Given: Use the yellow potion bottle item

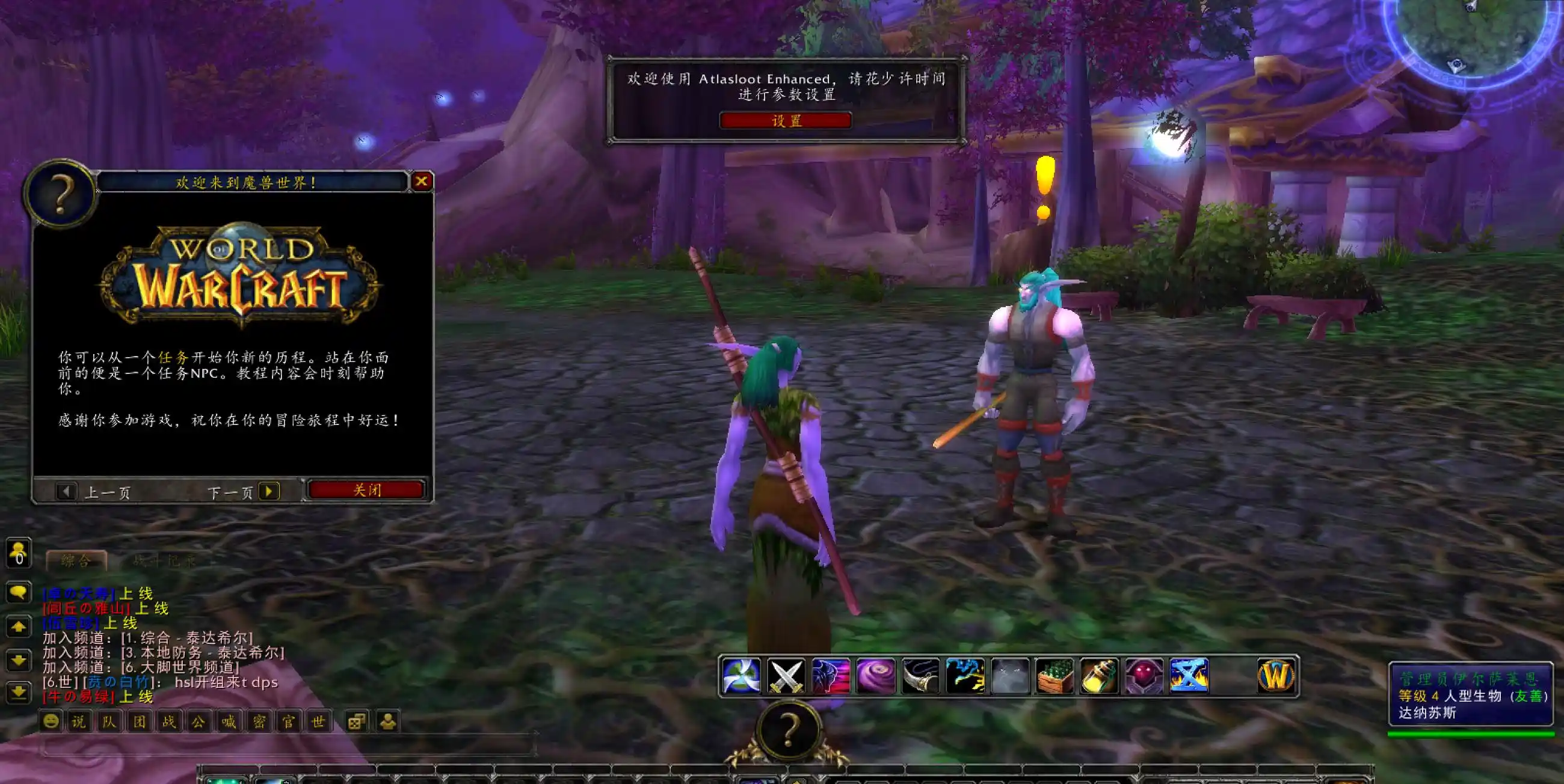Looking at the screenshot, I should pos(1100,676).
